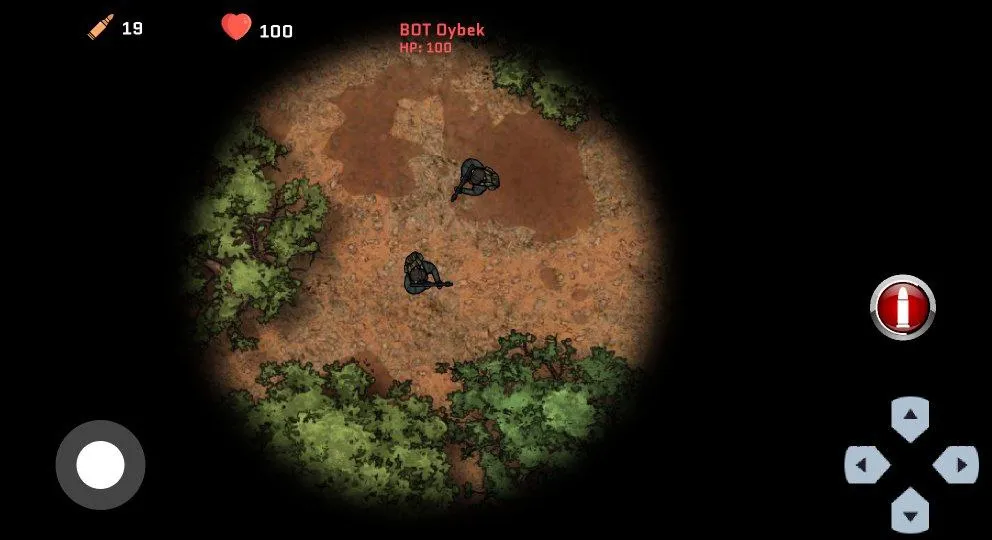Viewport: 992px width, 540px height.
Task: Tap the left arrow on the d-pad
Action: pos(866,465)
